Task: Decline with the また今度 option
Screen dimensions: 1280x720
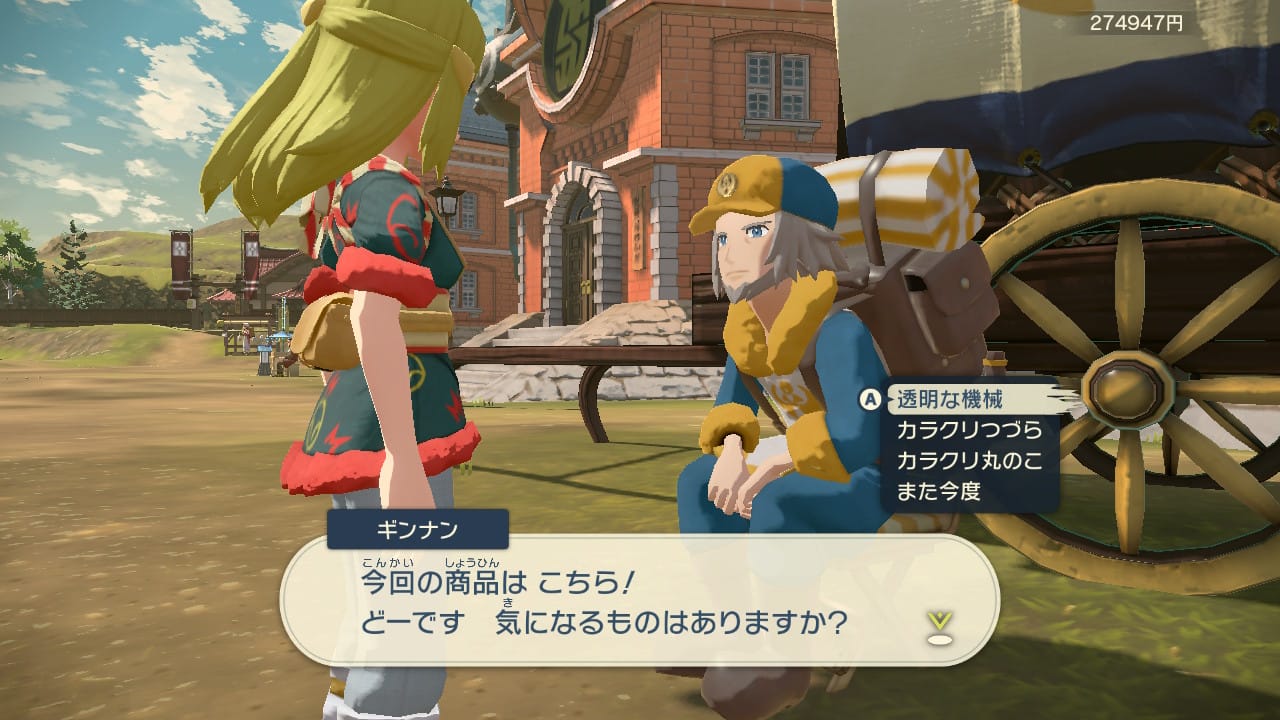Action: pos(938,491)
